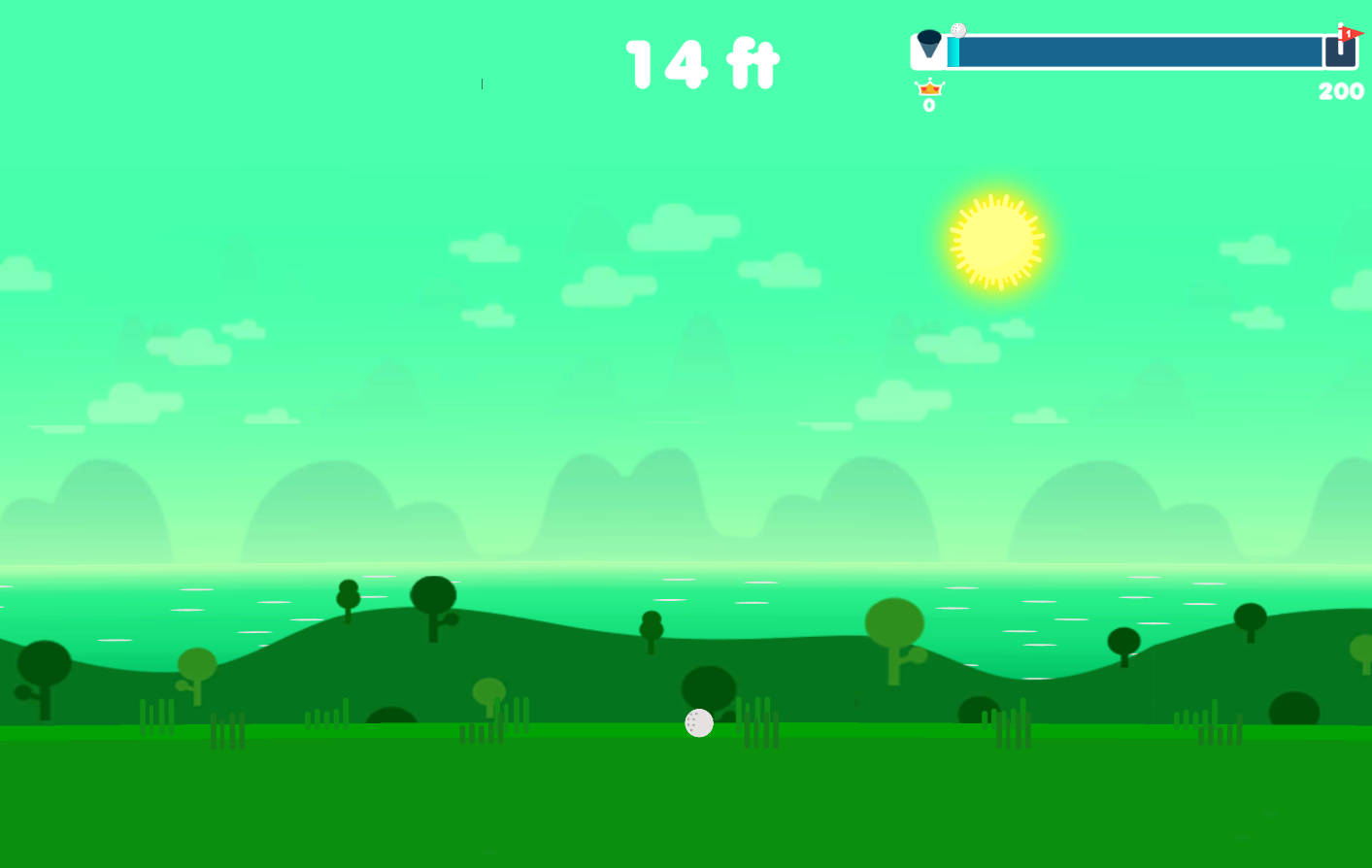Click the golf ball marker above the progress bar
The width and height of the screenshot is (1372, 868).
(x=957, y=29)
